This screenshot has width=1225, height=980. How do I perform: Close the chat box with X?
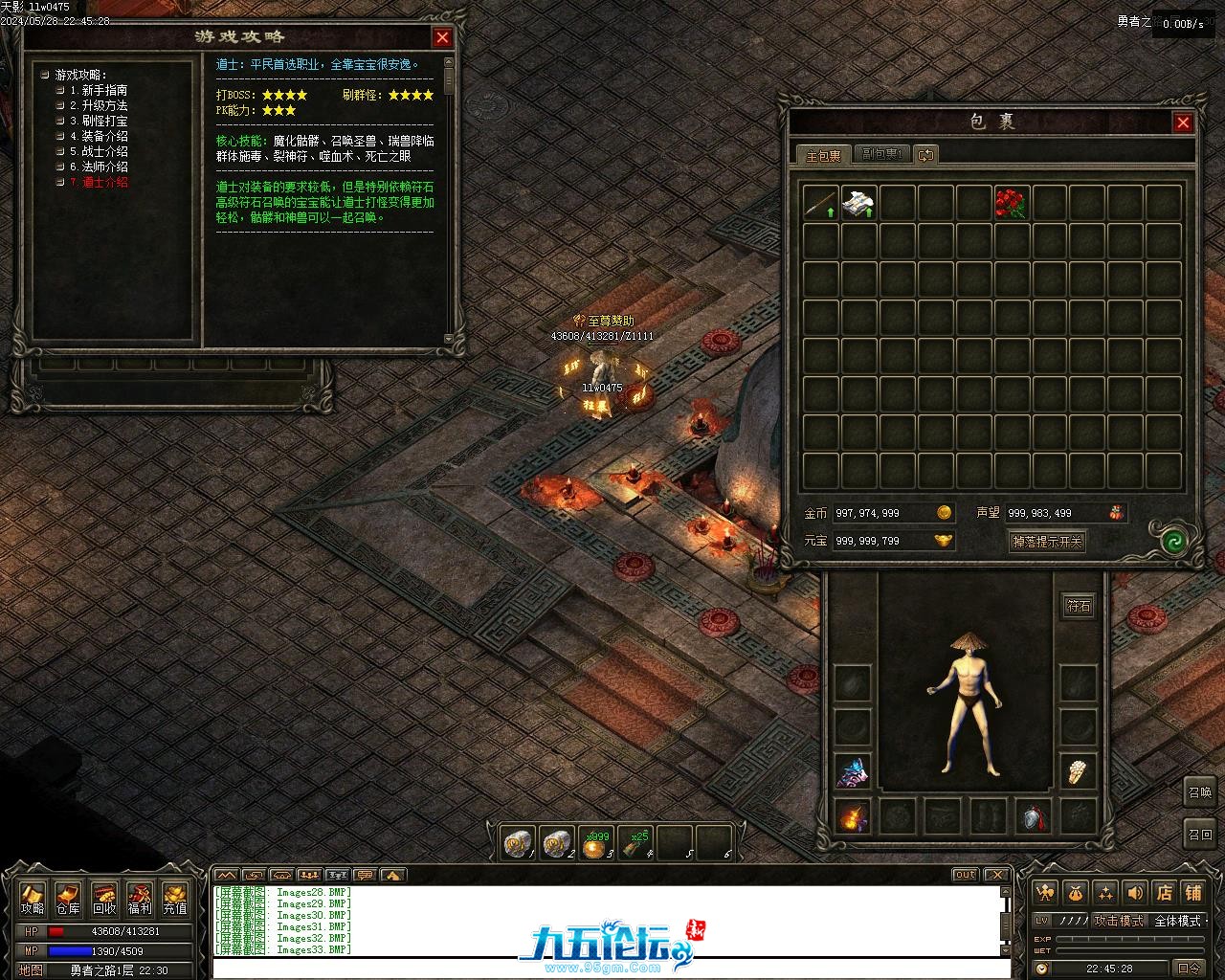(996, 875)
